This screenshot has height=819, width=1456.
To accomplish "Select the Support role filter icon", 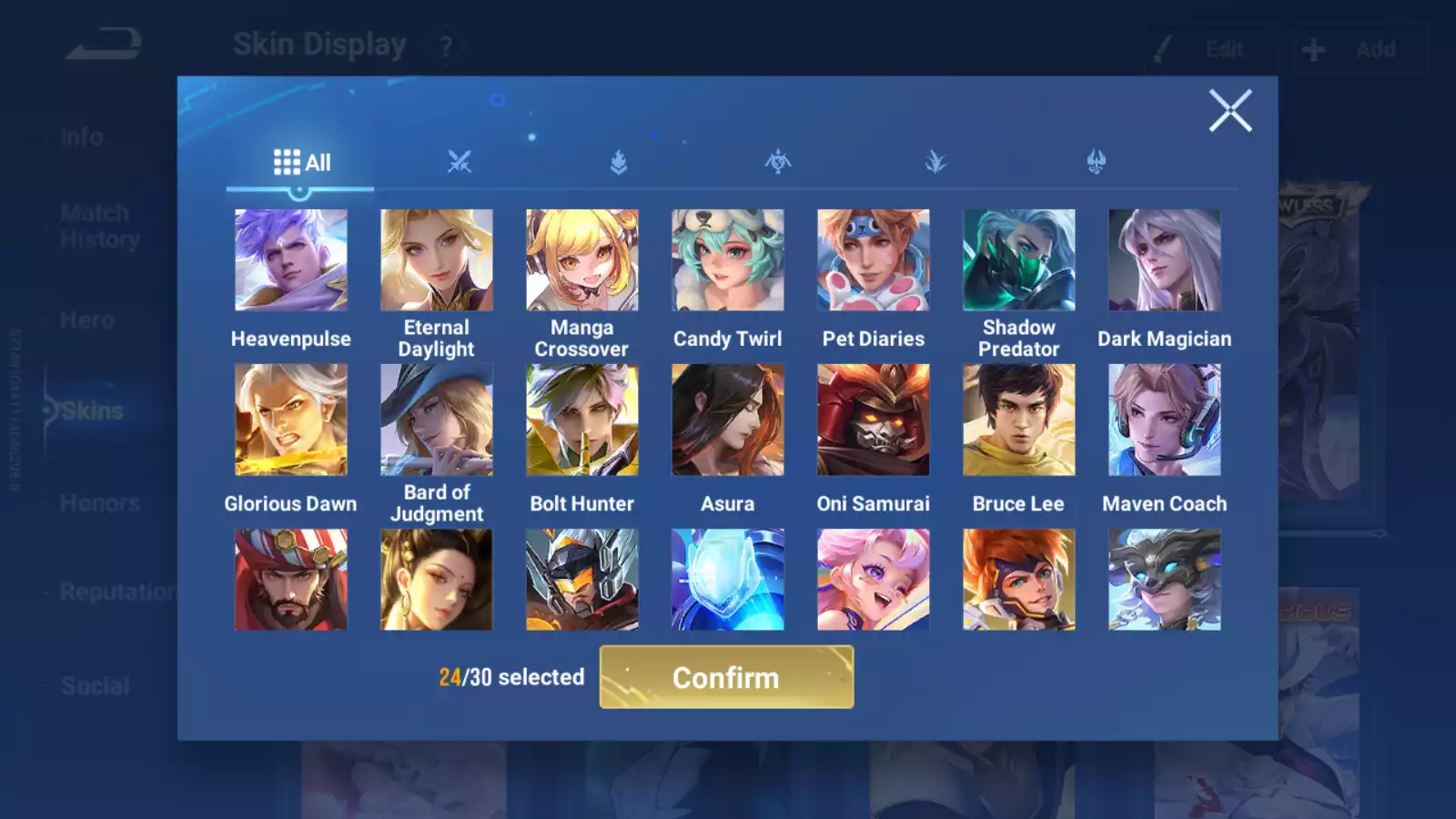I will click(x=1097, y=161).
